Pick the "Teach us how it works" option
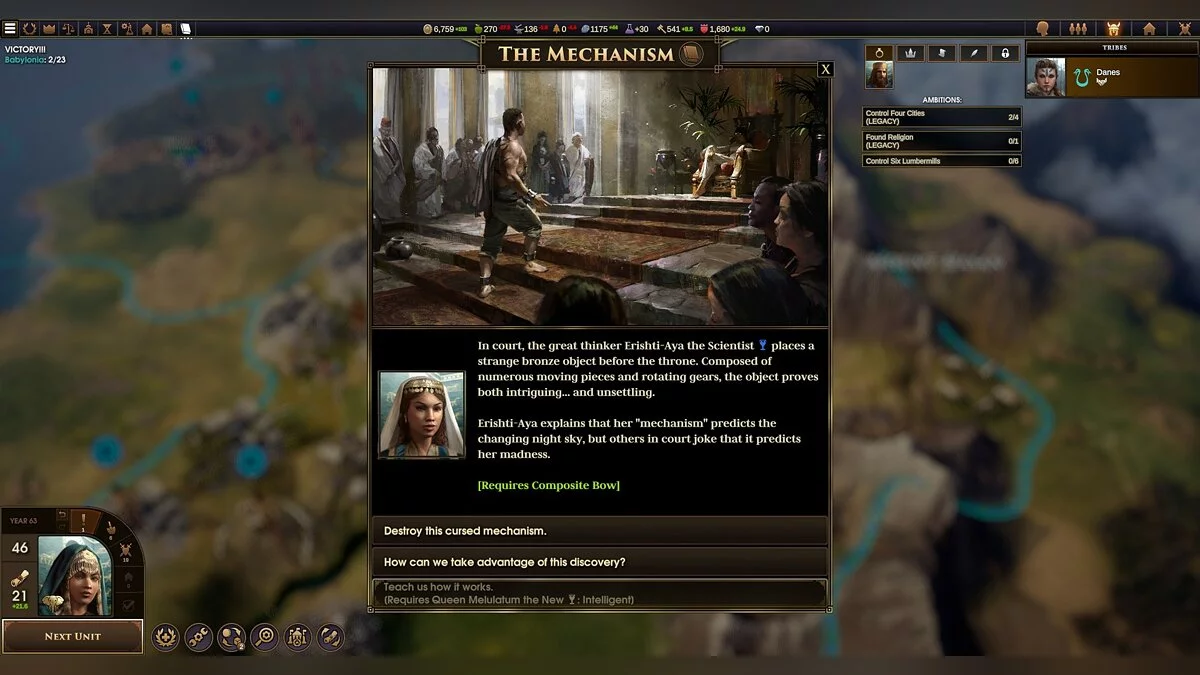 click(x=599, y=593)
